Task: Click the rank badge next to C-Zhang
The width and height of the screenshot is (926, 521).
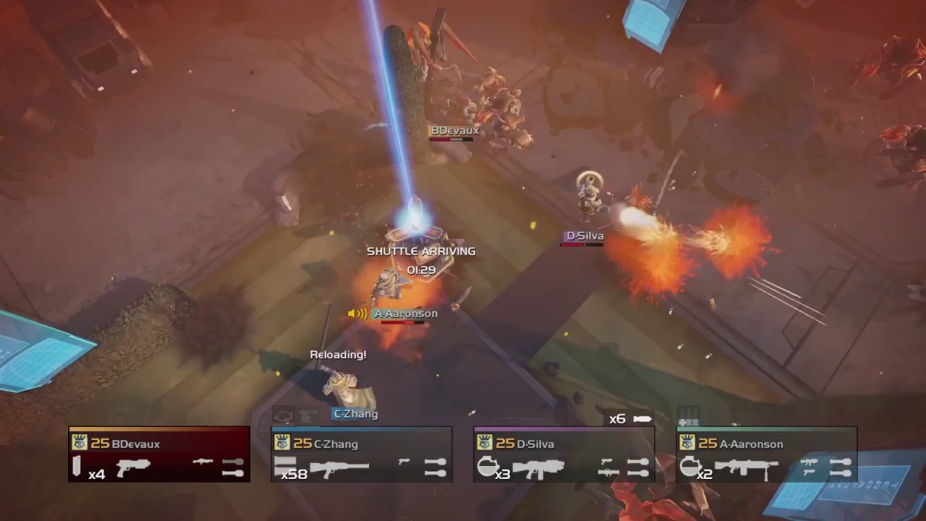Action: tap(281, 443)
